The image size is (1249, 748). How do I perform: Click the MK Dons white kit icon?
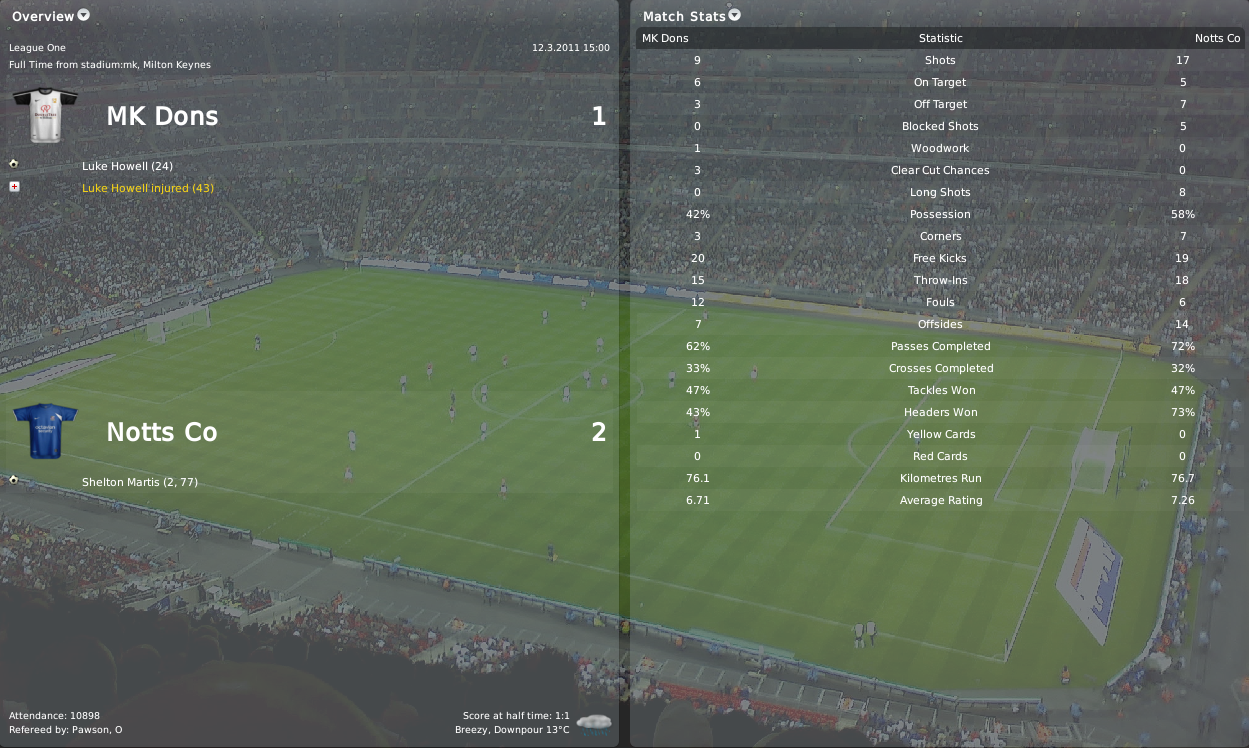point(45,115)
